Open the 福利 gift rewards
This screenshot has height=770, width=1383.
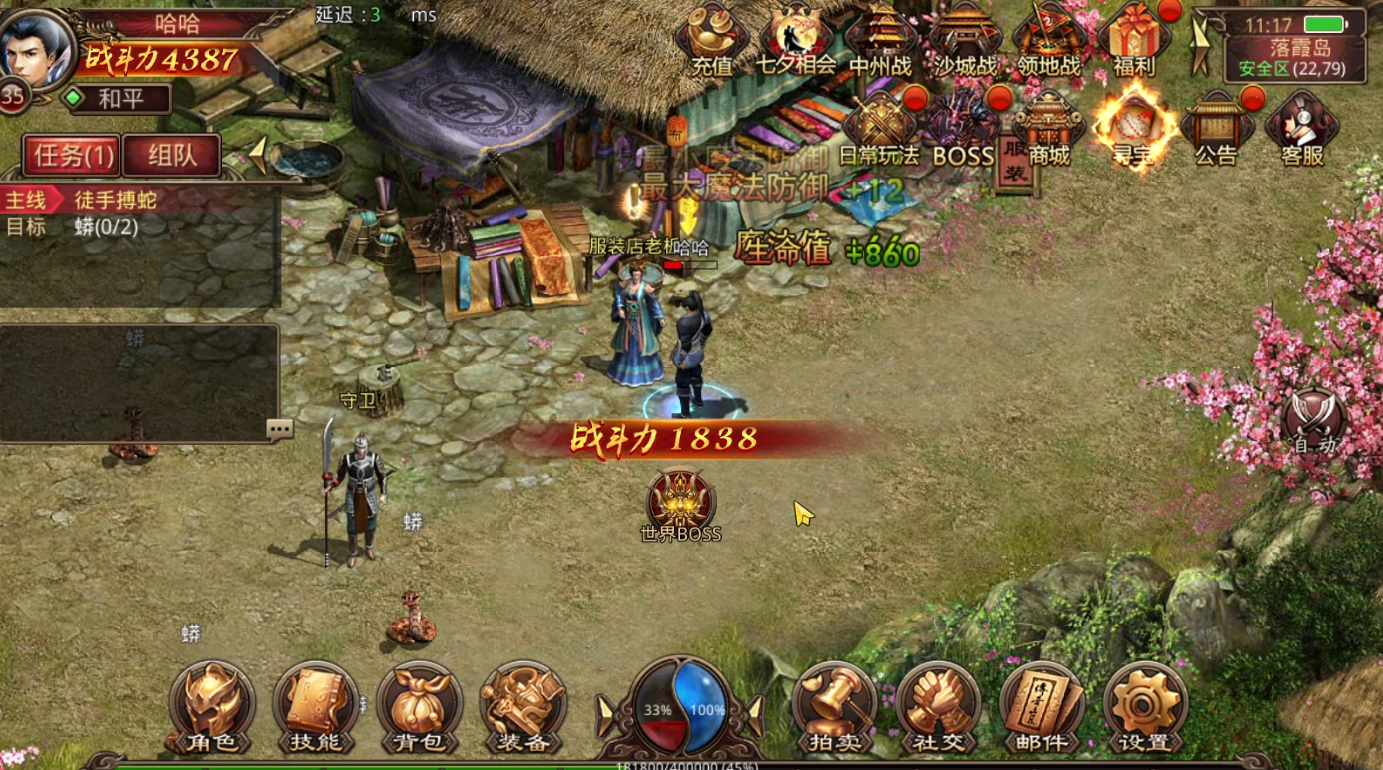(1134, 38)
